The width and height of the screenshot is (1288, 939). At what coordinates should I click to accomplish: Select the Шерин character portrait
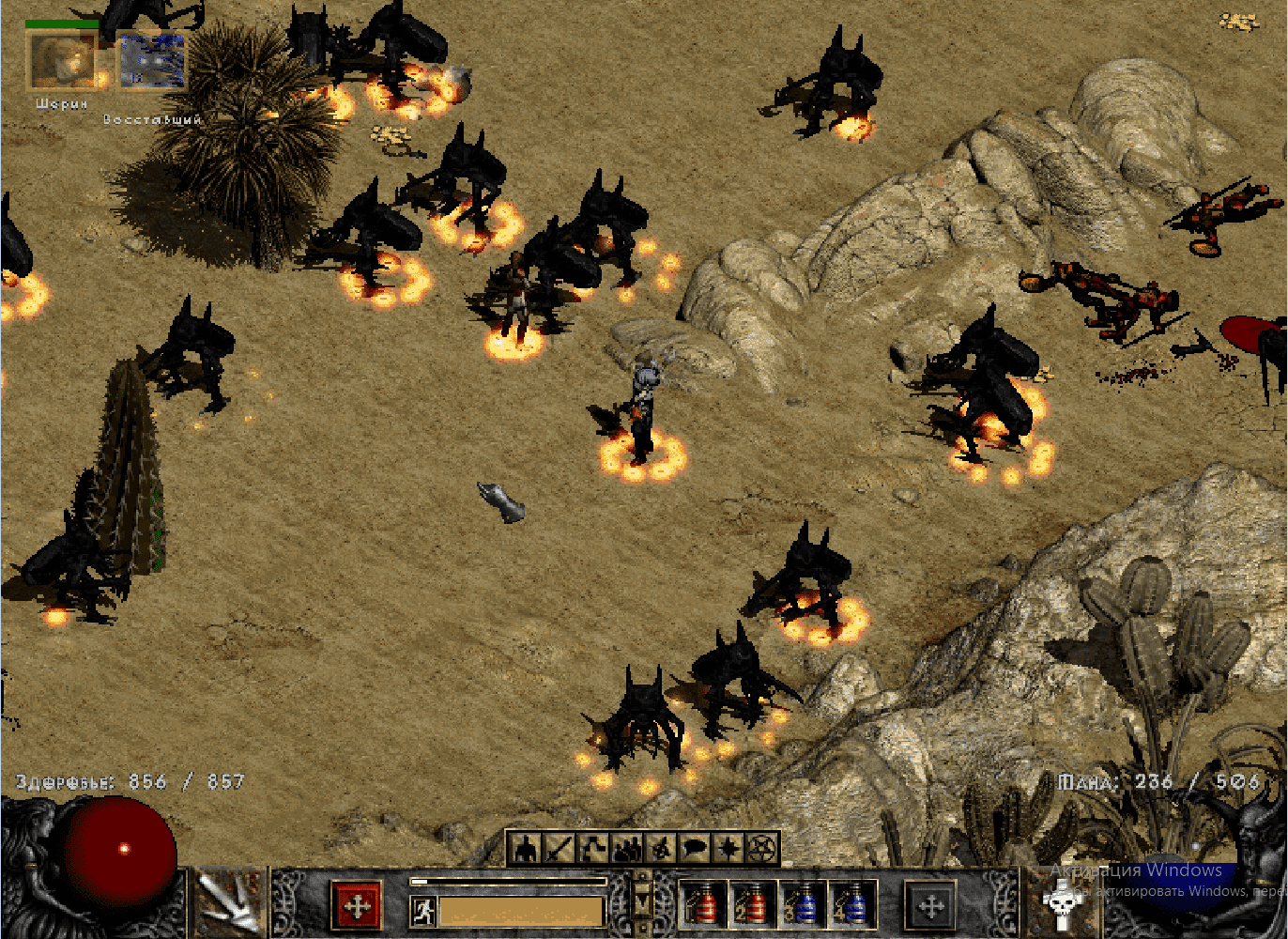pyautogui.click(x=61, y=59)
